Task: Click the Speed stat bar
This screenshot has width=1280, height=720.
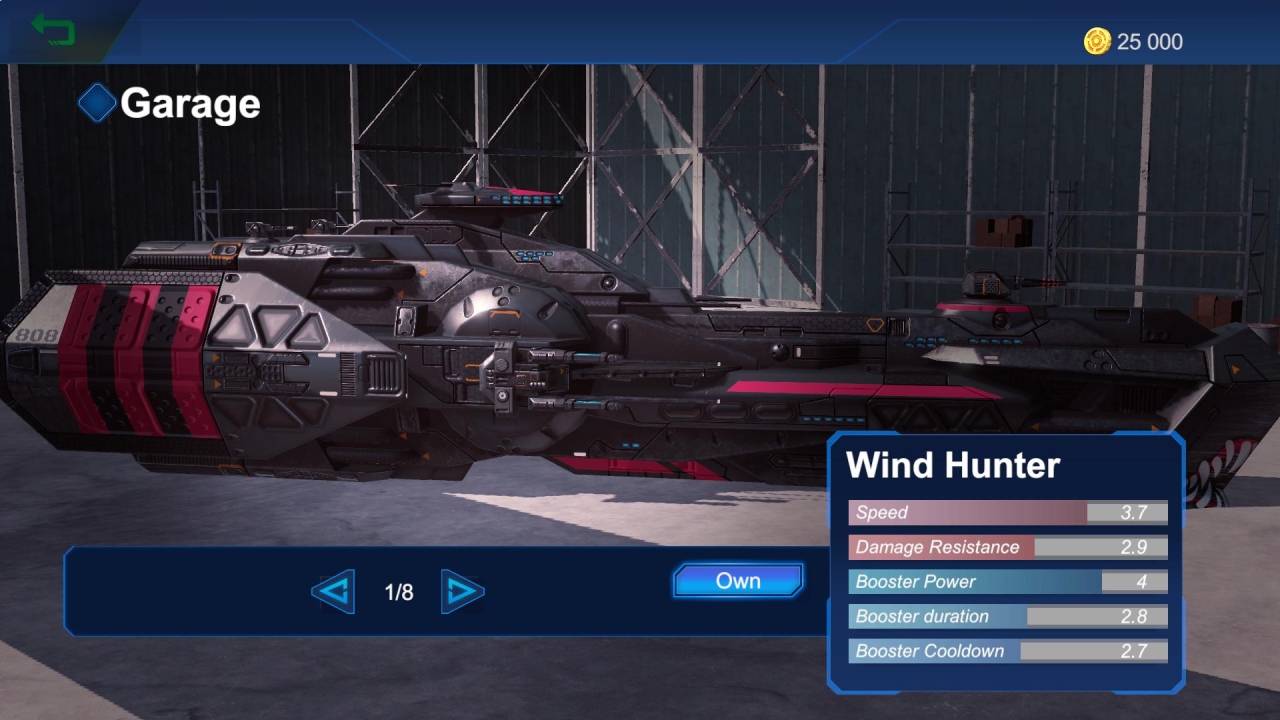Action: pyautogui.click(x=1007, y=512)
